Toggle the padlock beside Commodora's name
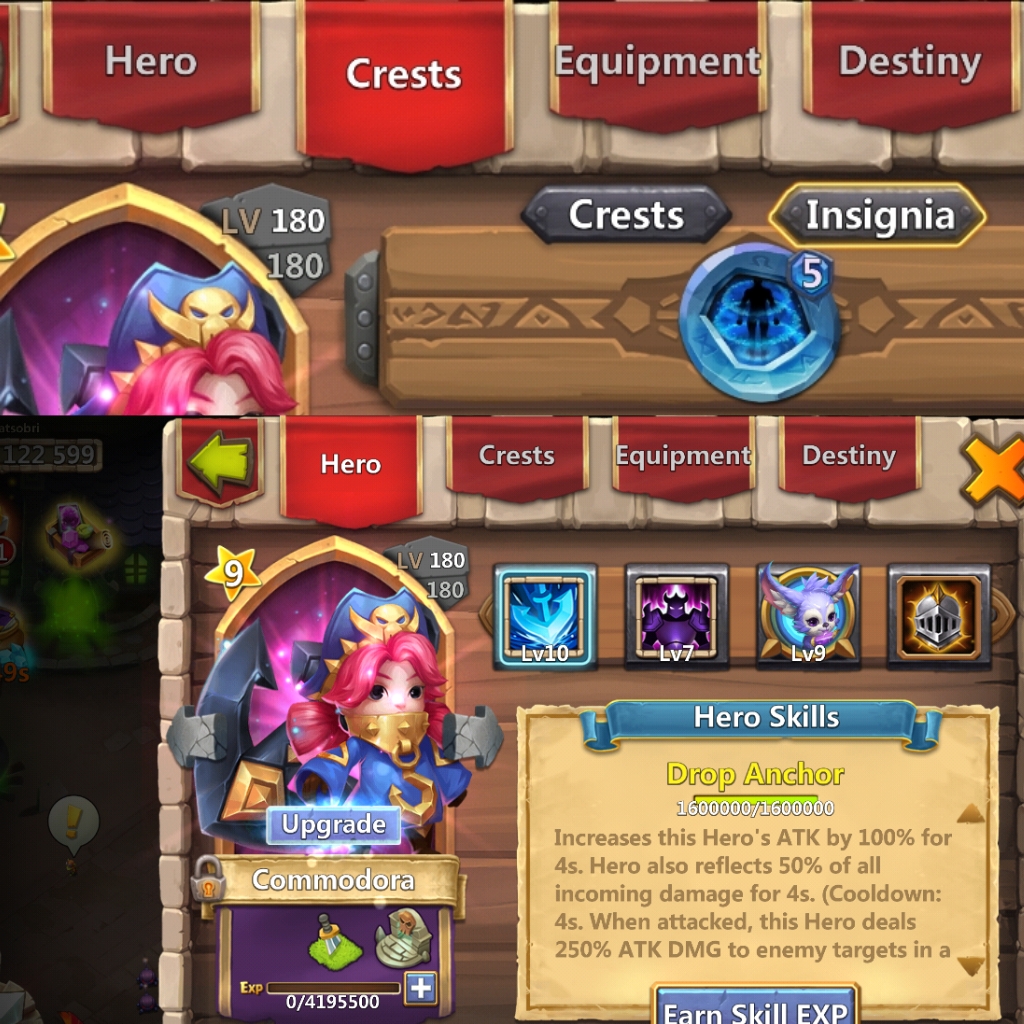The image size is (1024, 1024). point(205,878)
